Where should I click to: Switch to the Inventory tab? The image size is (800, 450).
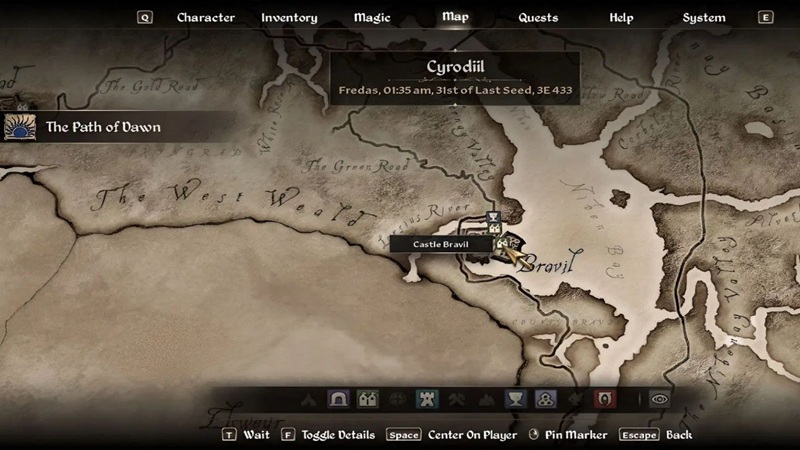click(x=289, y=18)
